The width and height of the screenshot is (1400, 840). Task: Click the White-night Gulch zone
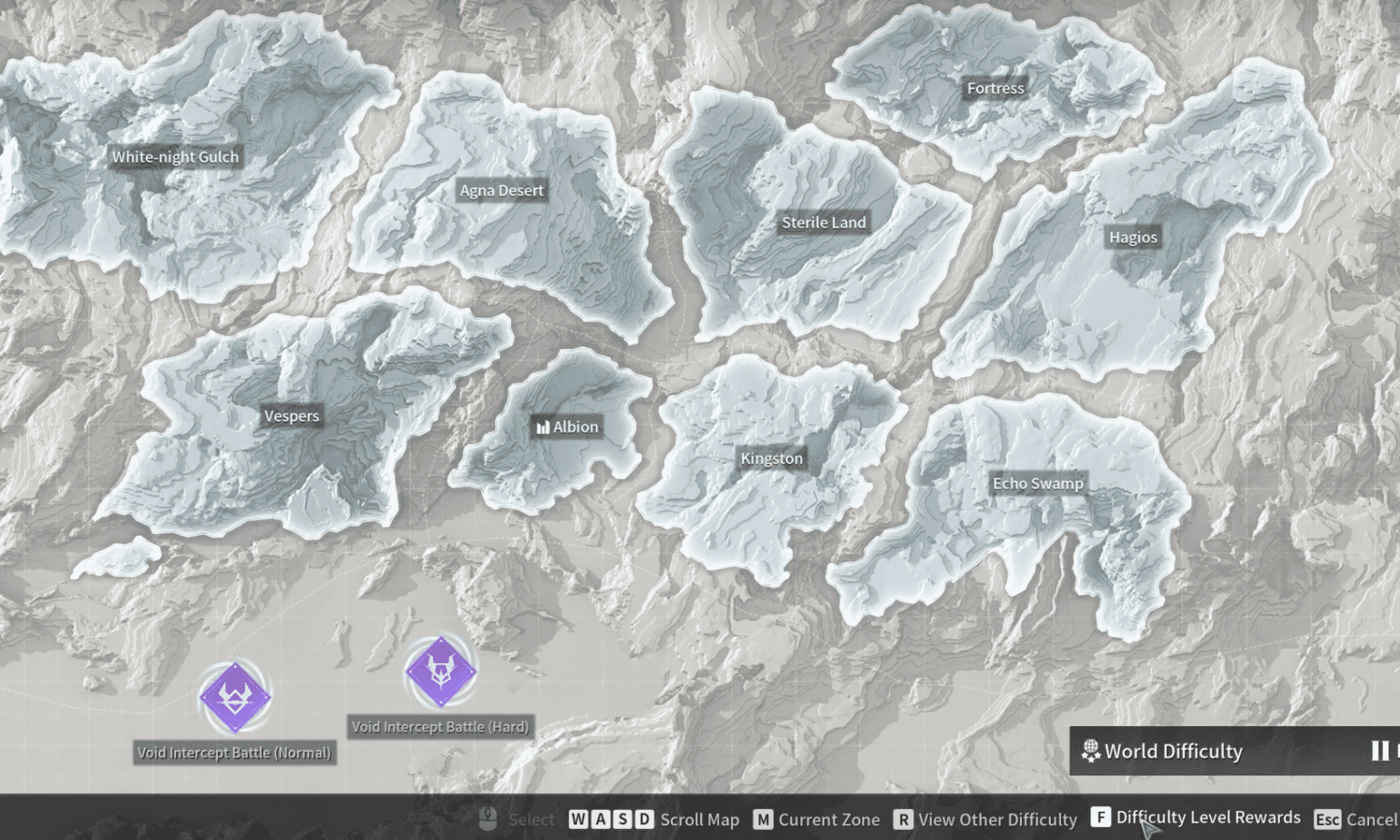point(175,156)
